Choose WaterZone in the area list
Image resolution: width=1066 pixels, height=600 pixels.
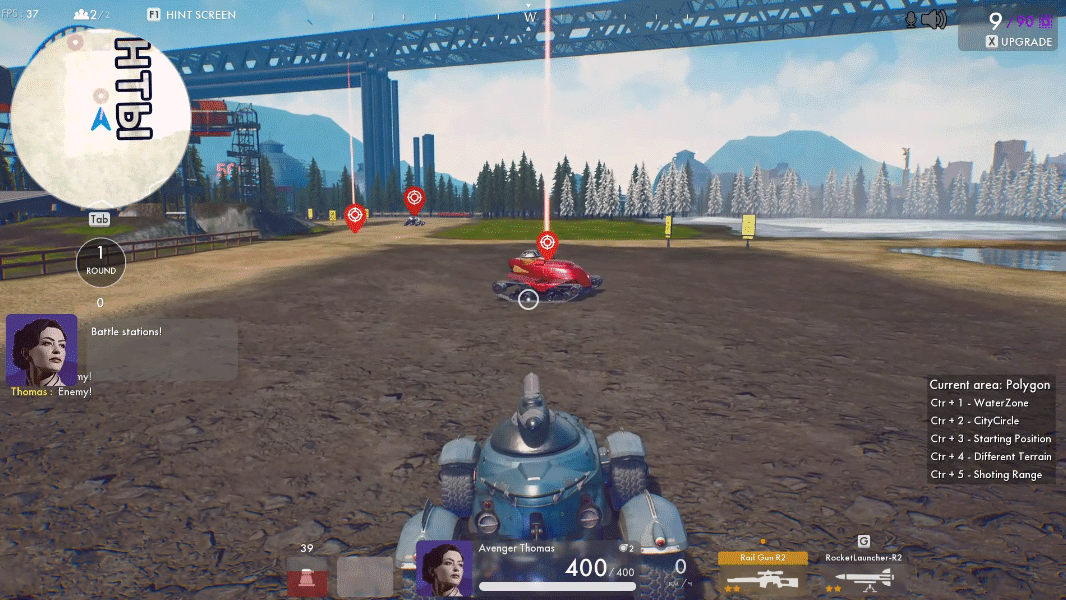click(979, 403)
